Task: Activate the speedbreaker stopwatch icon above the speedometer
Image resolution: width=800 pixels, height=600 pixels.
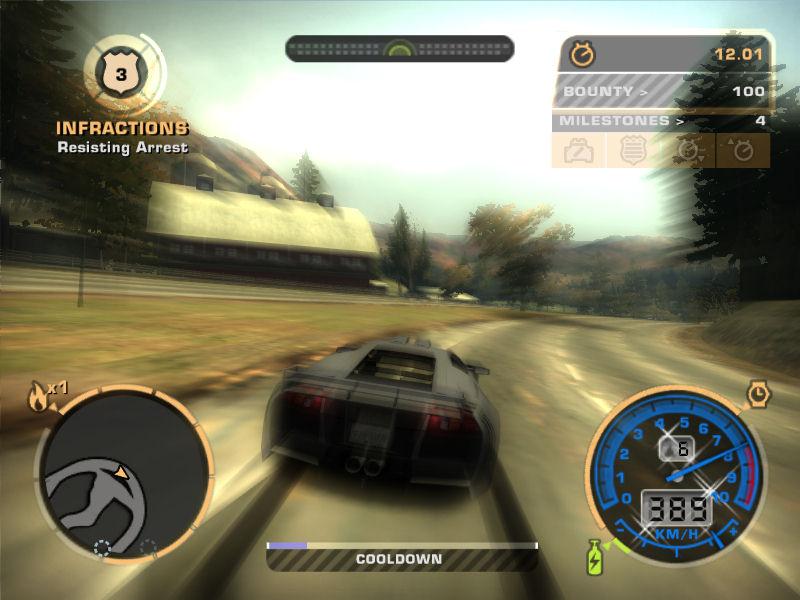Action: [759, 394]
